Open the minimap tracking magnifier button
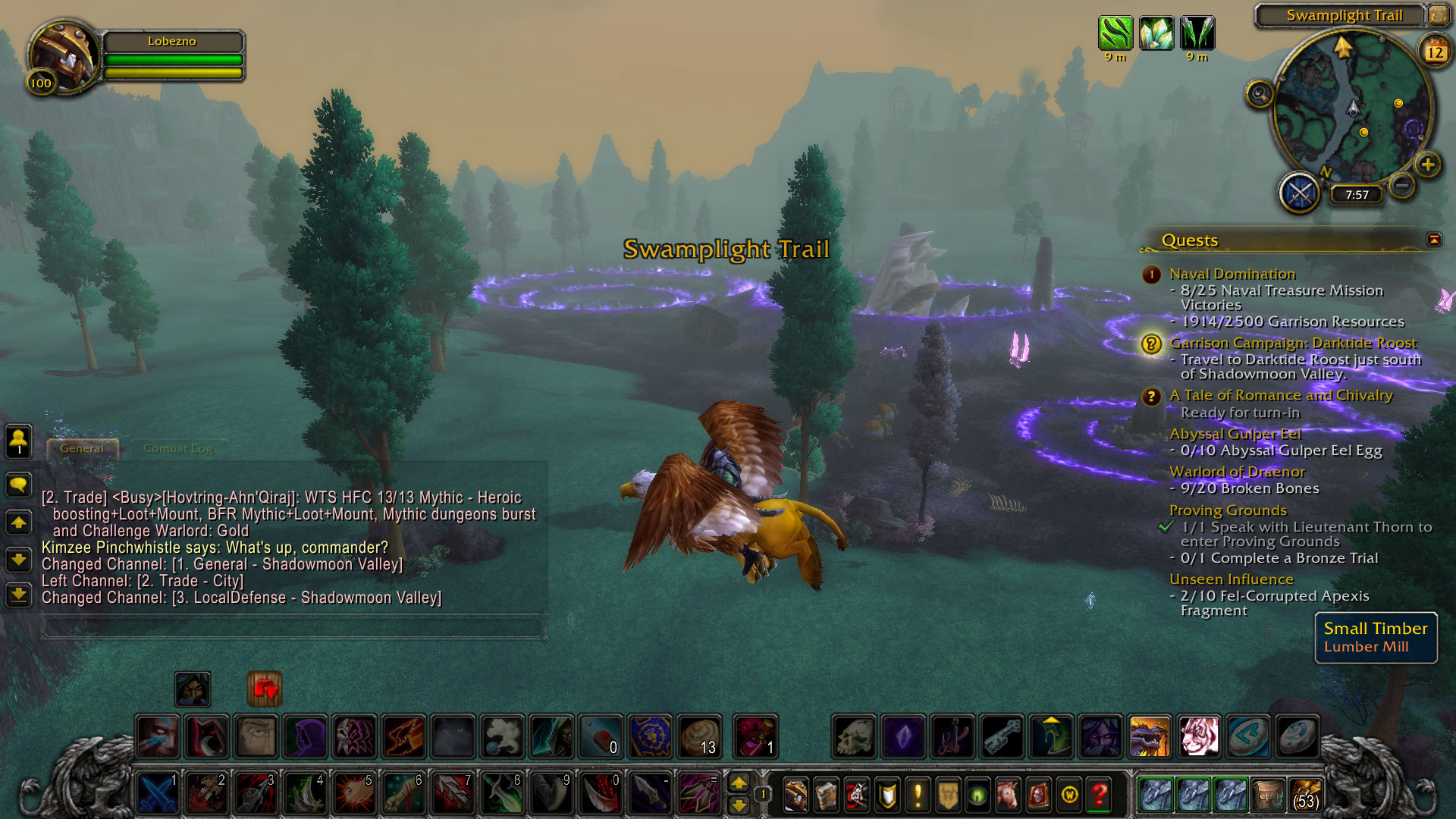Screen dimensions: 1456x819 [1260, 94]
